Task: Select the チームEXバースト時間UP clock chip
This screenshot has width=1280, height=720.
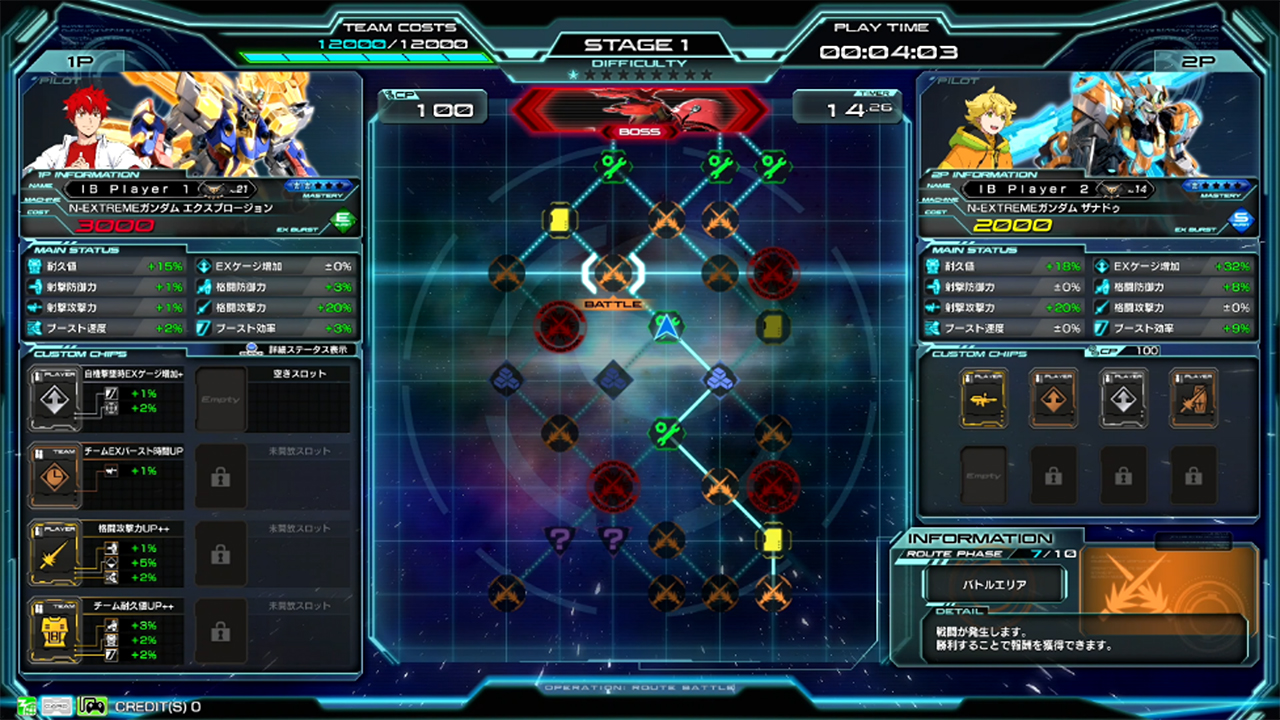Action: click(x=53, y=477)
